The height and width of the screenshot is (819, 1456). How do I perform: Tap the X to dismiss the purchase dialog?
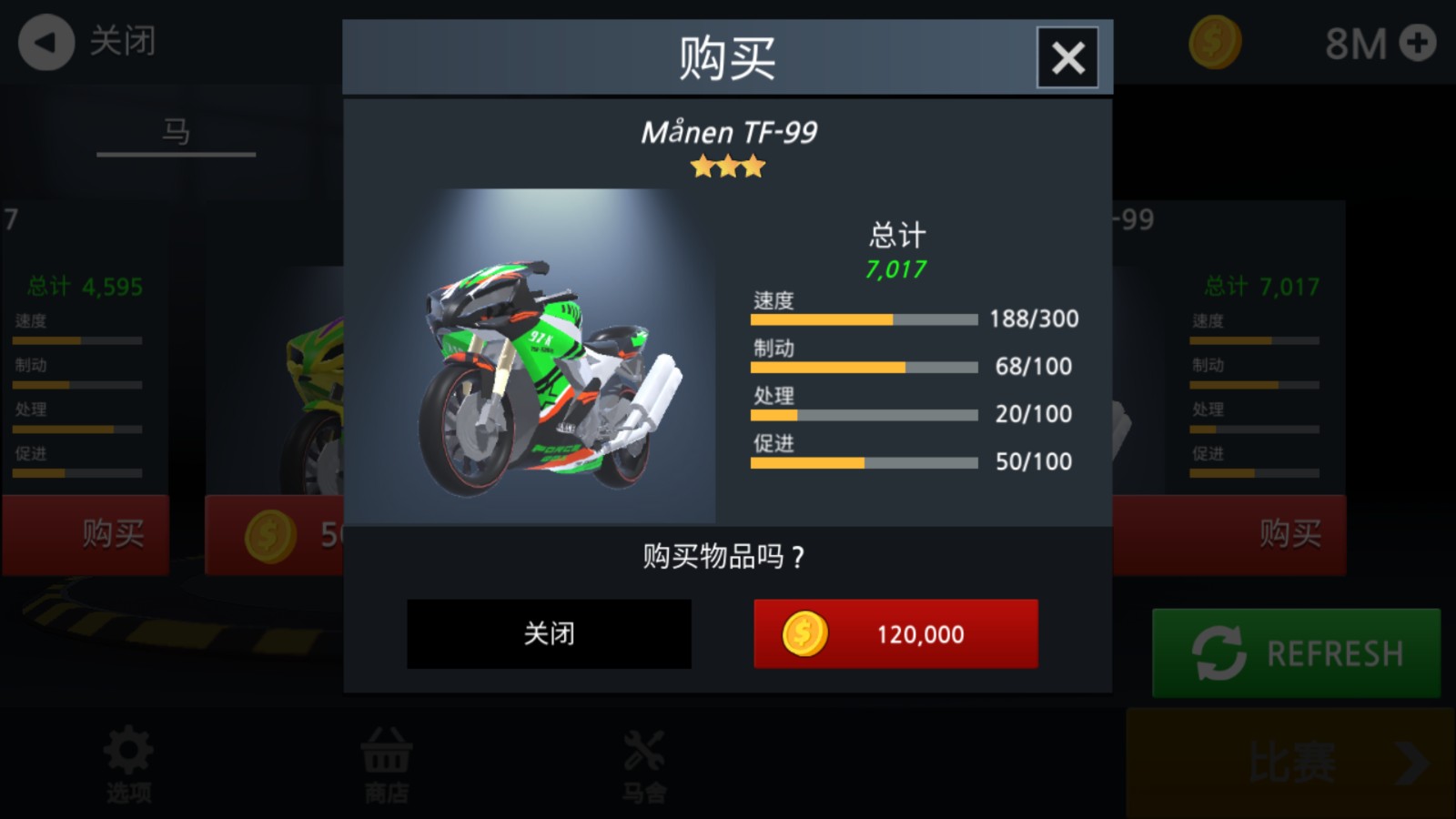pyautogui.click(x=1066, y=56)
